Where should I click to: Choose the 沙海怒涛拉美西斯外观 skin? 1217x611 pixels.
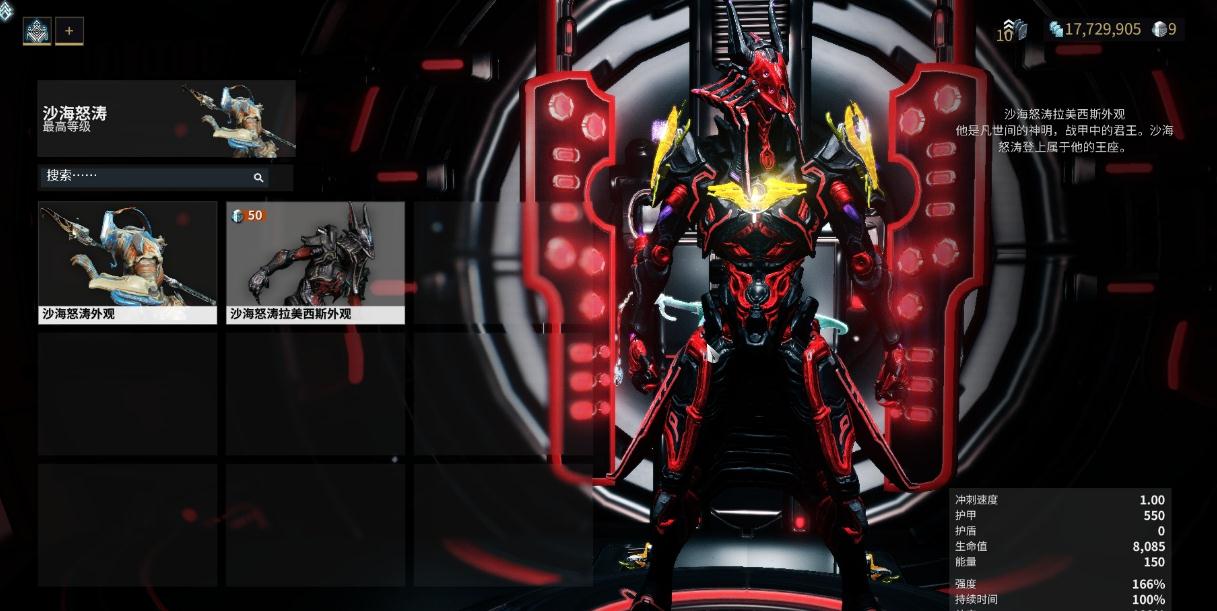315,262
